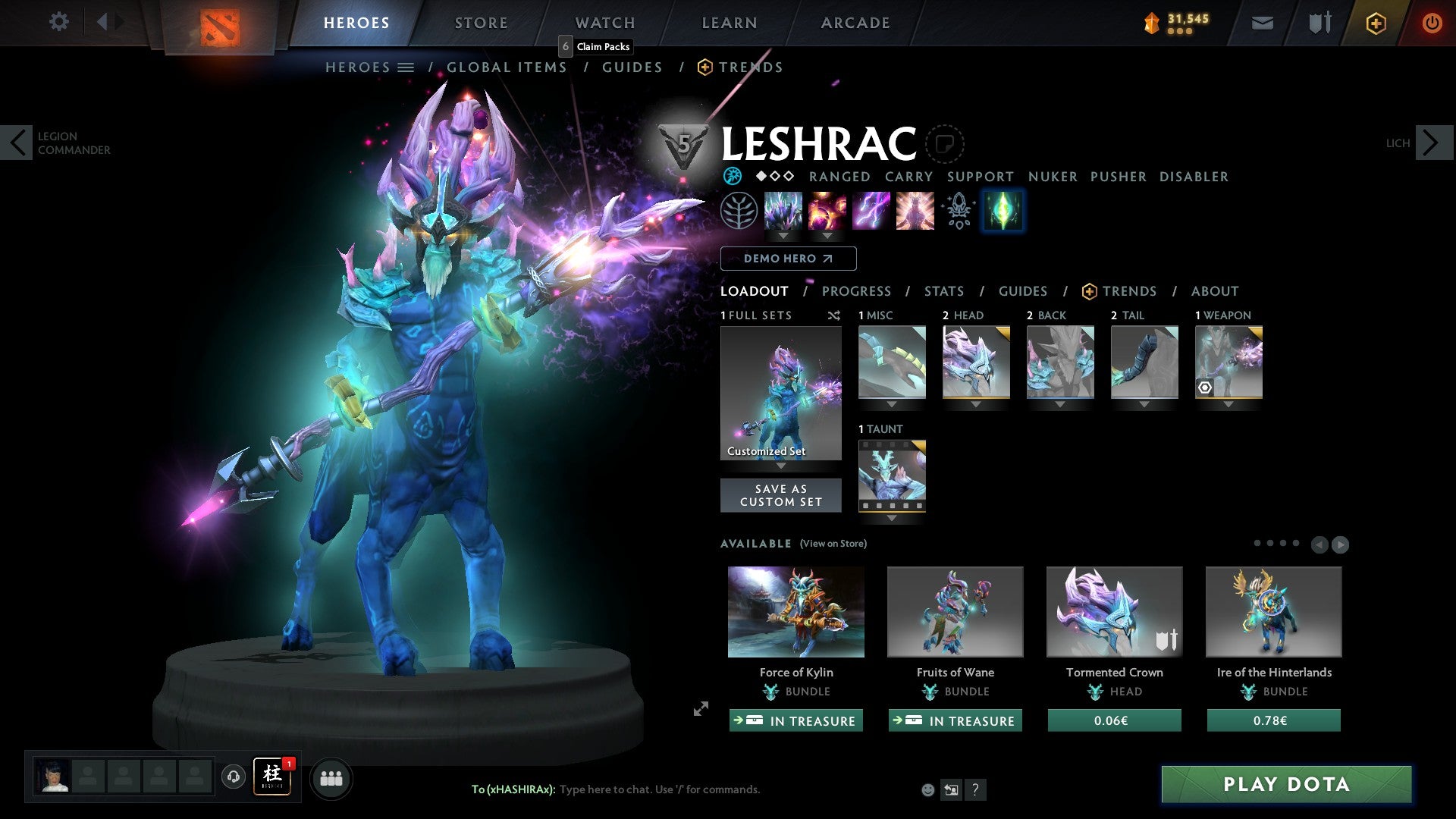Open the ARCADE menu item
The height and width of the screenshot is (819, 1456).
click(x=855, y=23)
